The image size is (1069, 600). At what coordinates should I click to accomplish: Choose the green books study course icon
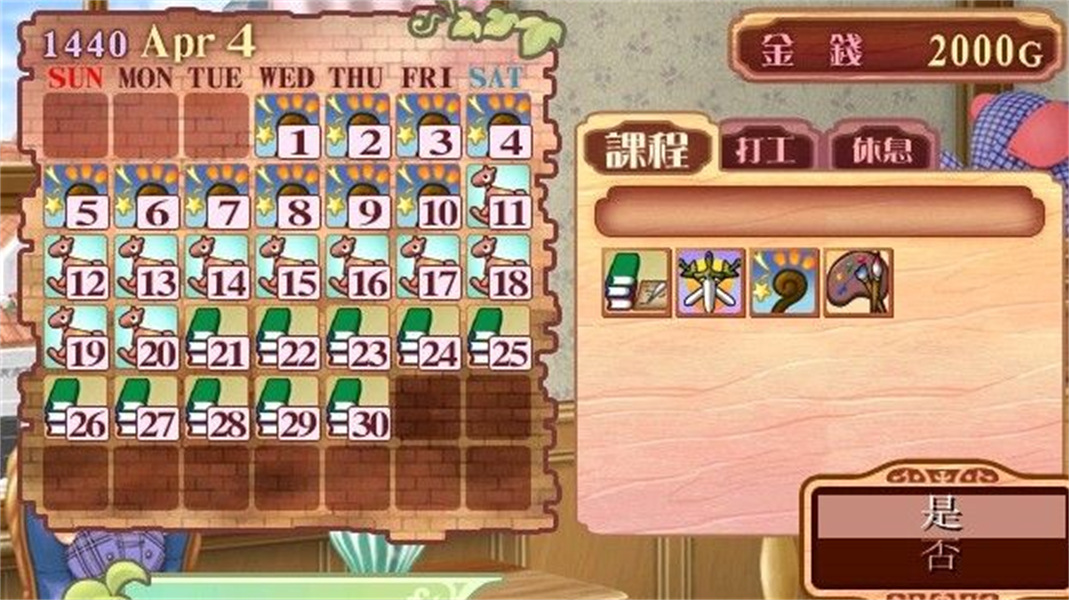tap(636, 283)
